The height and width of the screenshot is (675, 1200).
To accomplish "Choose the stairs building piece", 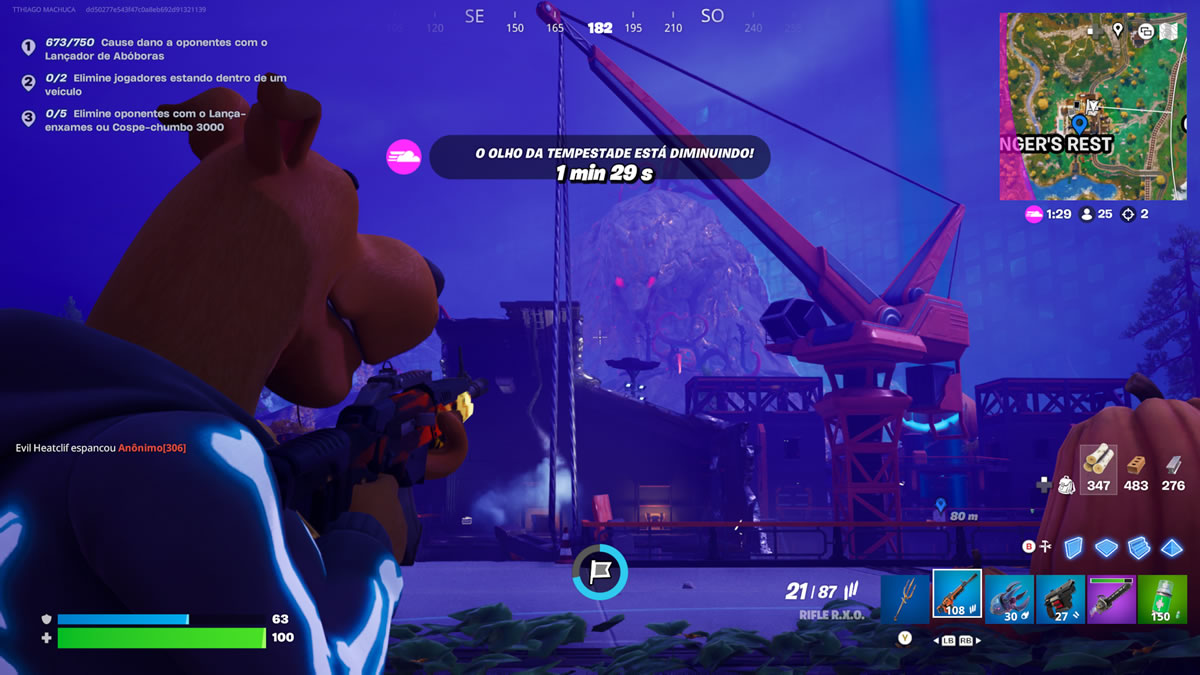I will (x=1139, y=547).
